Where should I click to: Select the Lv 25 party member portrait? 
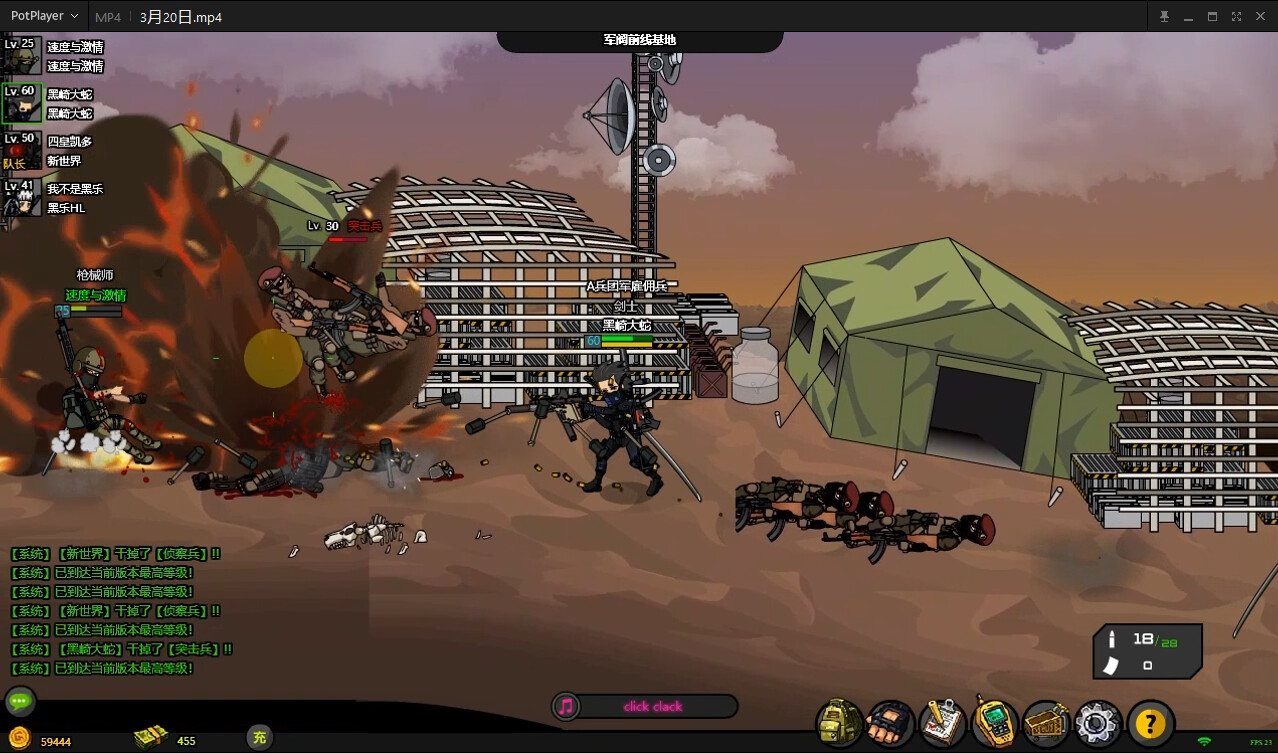tap(21, 57)
